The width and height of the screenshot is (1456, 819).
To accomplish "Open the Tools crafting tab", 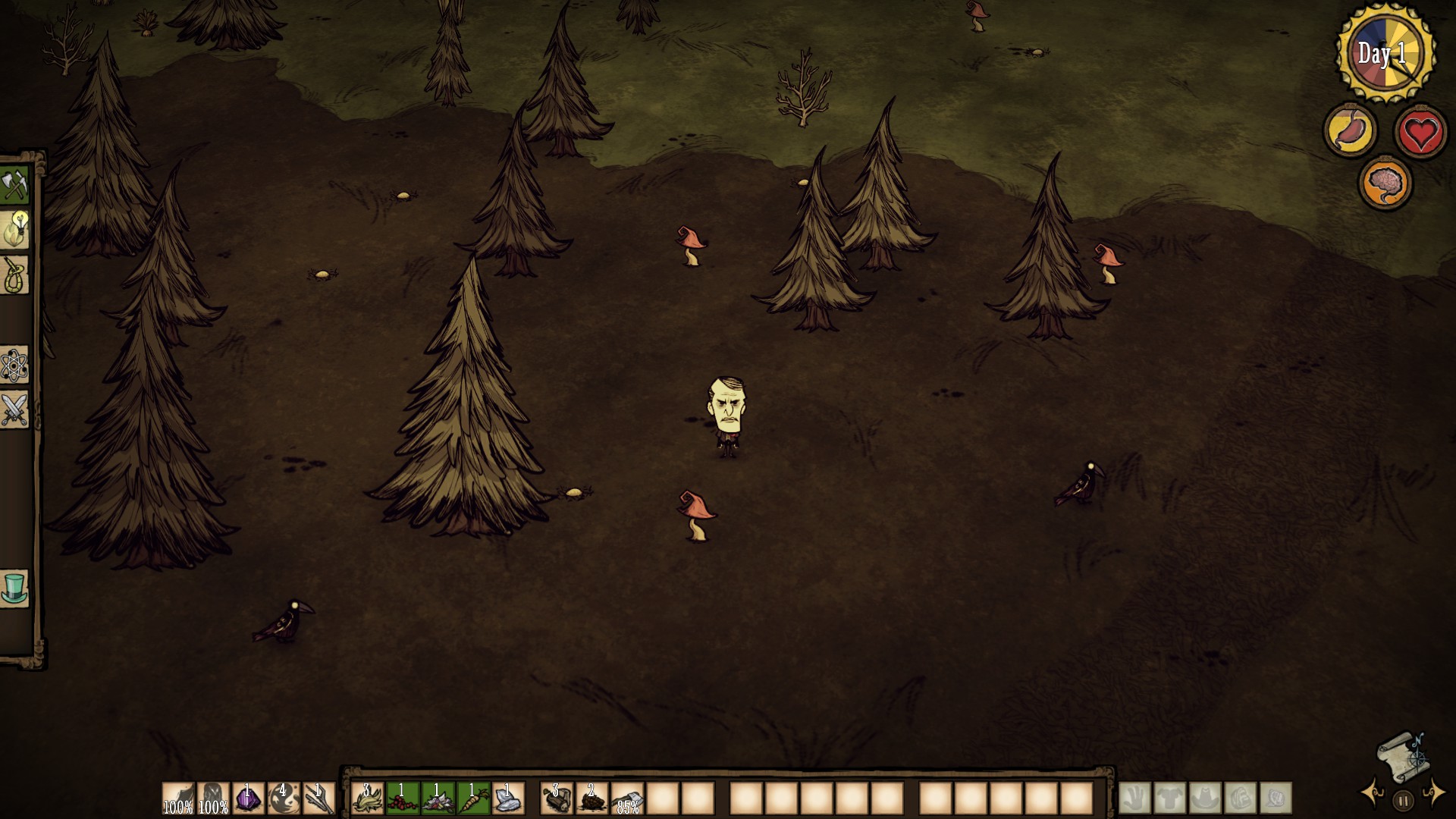I will click(14, 185).
